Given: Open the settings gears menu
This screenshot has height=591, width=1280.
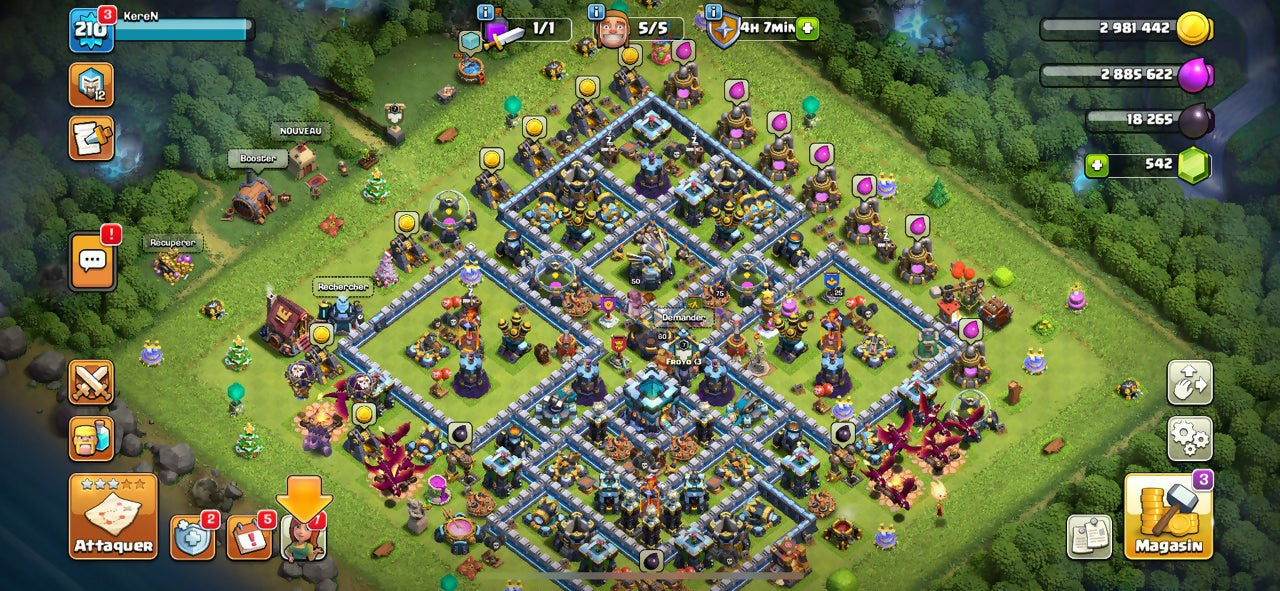Looking at the screenshot, I should click(x=1190, y=438).
